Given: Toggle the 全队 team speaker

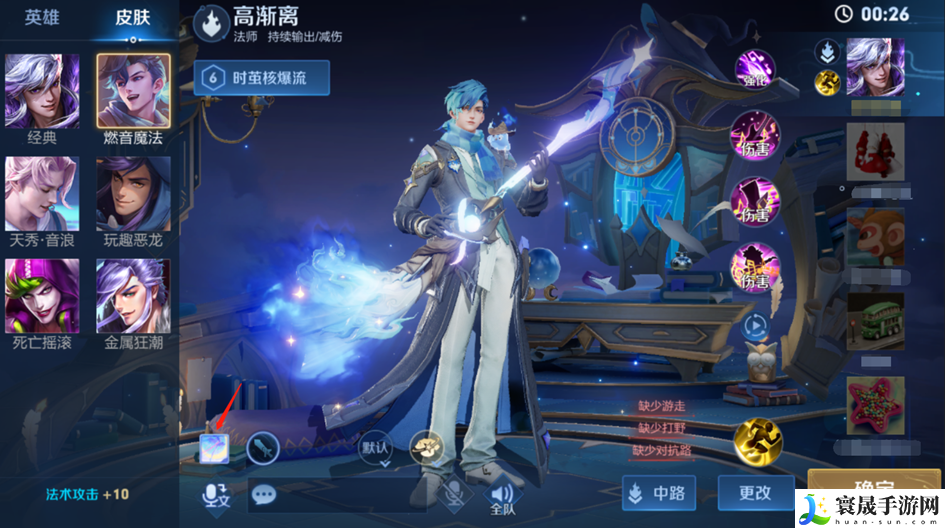Looking at the screenshot, I should [x=501, y=495].
